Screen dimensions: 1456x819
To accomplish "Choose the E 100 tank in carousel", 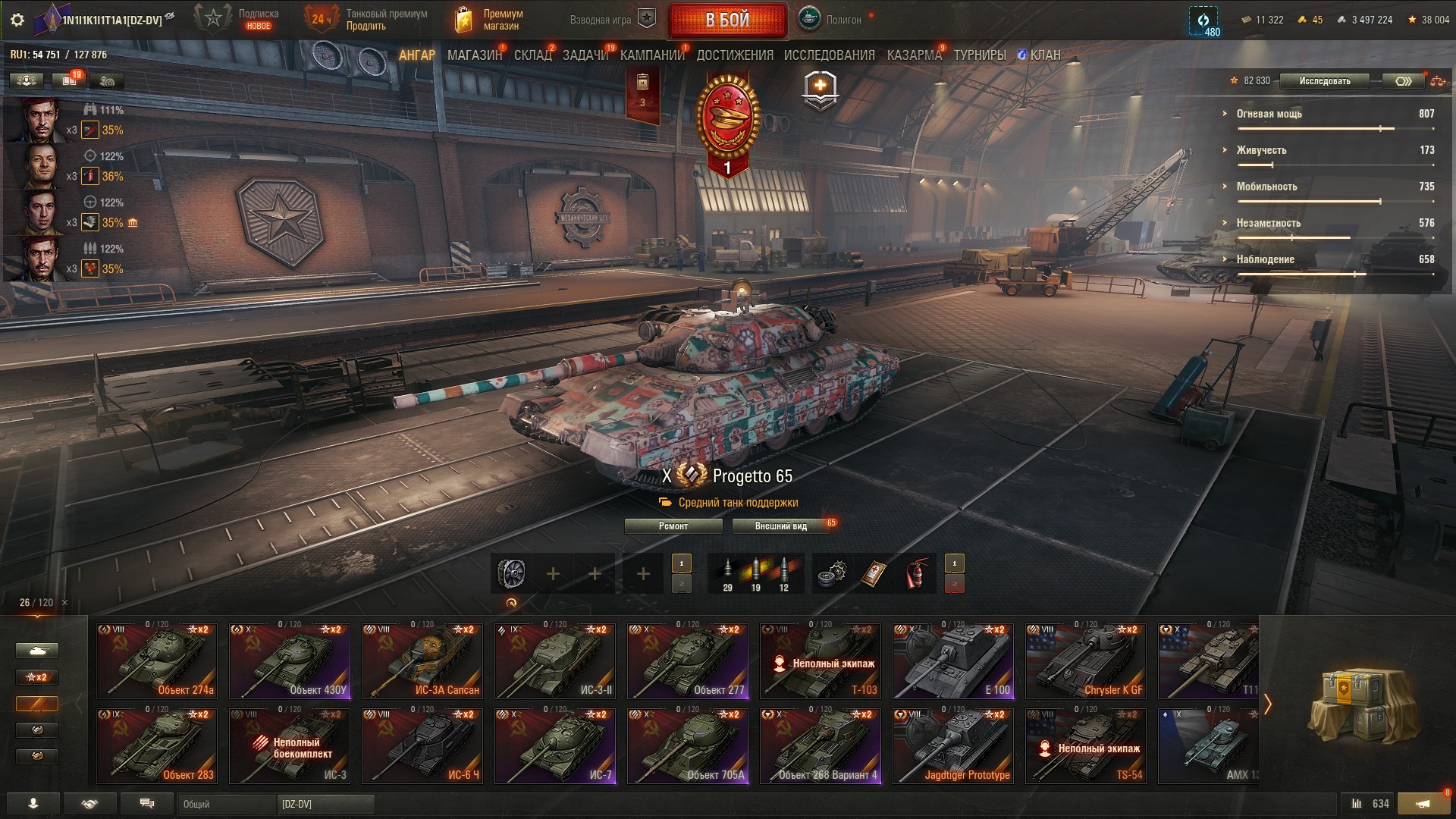I will [x=953, y=661].
